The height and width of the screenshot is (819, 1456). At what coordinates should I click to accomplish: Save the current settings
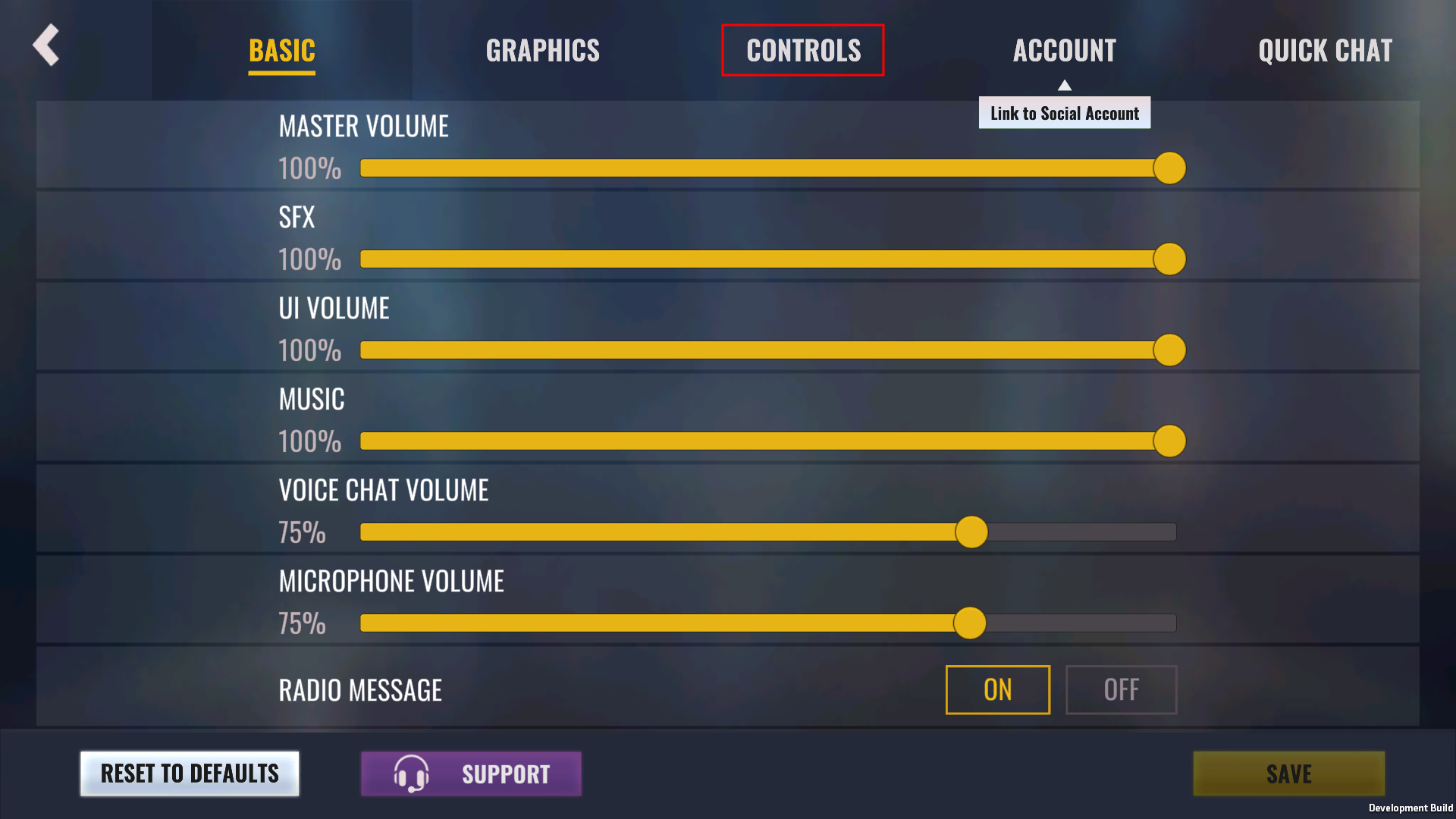[x=1288, y=773]
